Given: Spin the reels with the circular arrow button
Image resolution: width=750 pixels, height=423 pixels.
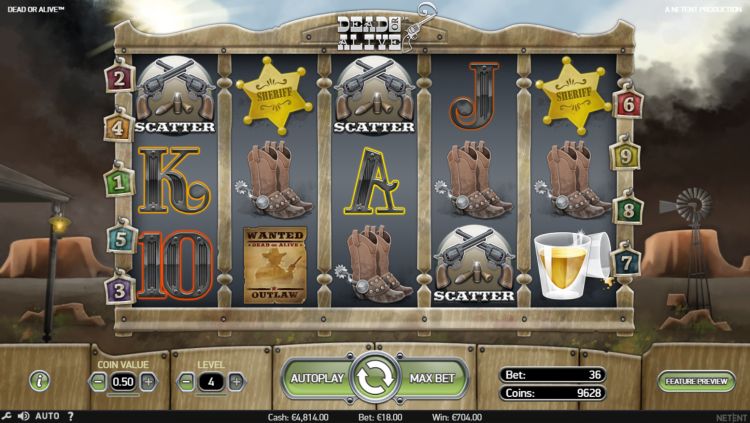Looking at the screenshot, I should click(375, 378).
